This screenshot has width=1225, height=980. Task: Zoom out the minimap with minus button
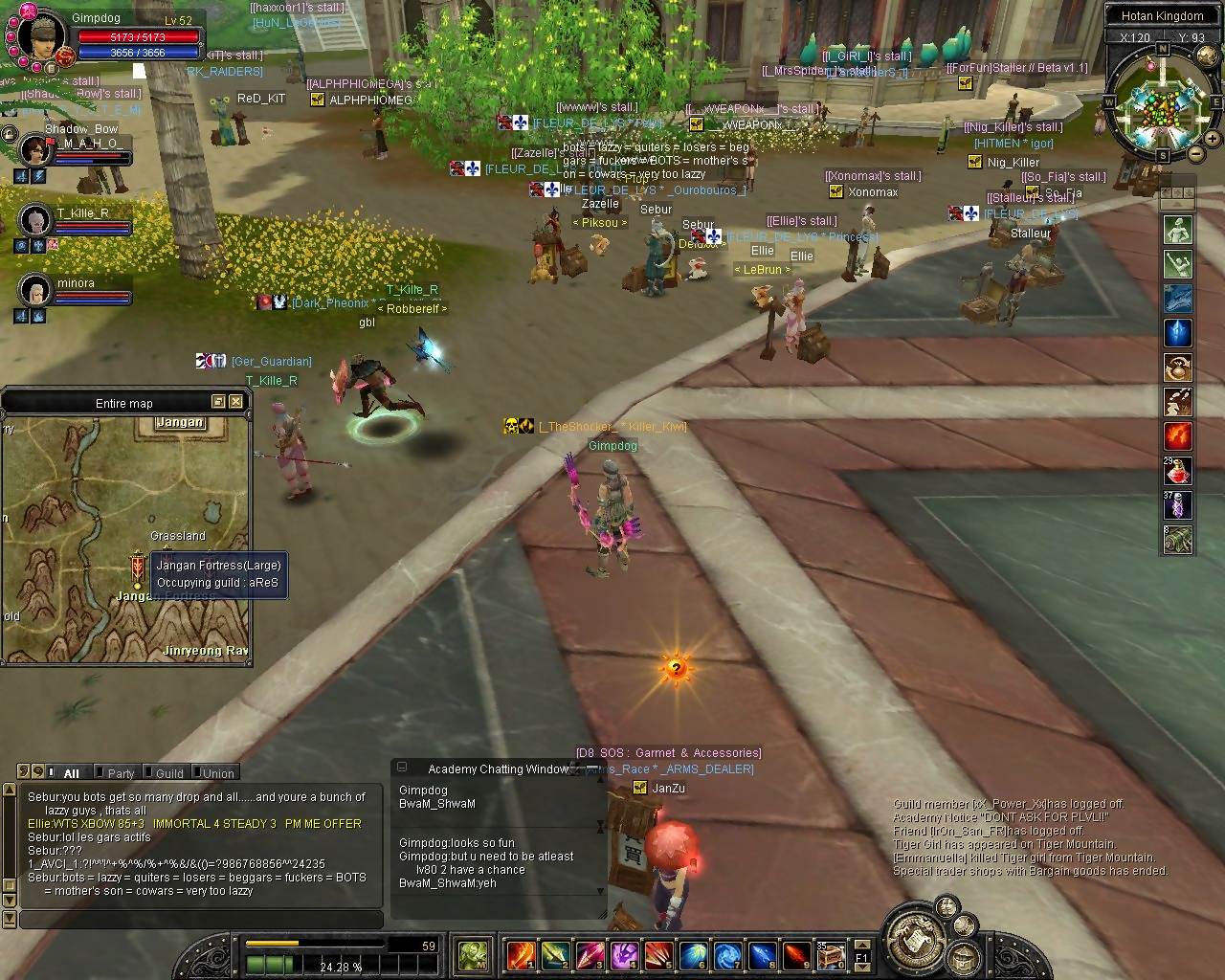[1196, 153]
